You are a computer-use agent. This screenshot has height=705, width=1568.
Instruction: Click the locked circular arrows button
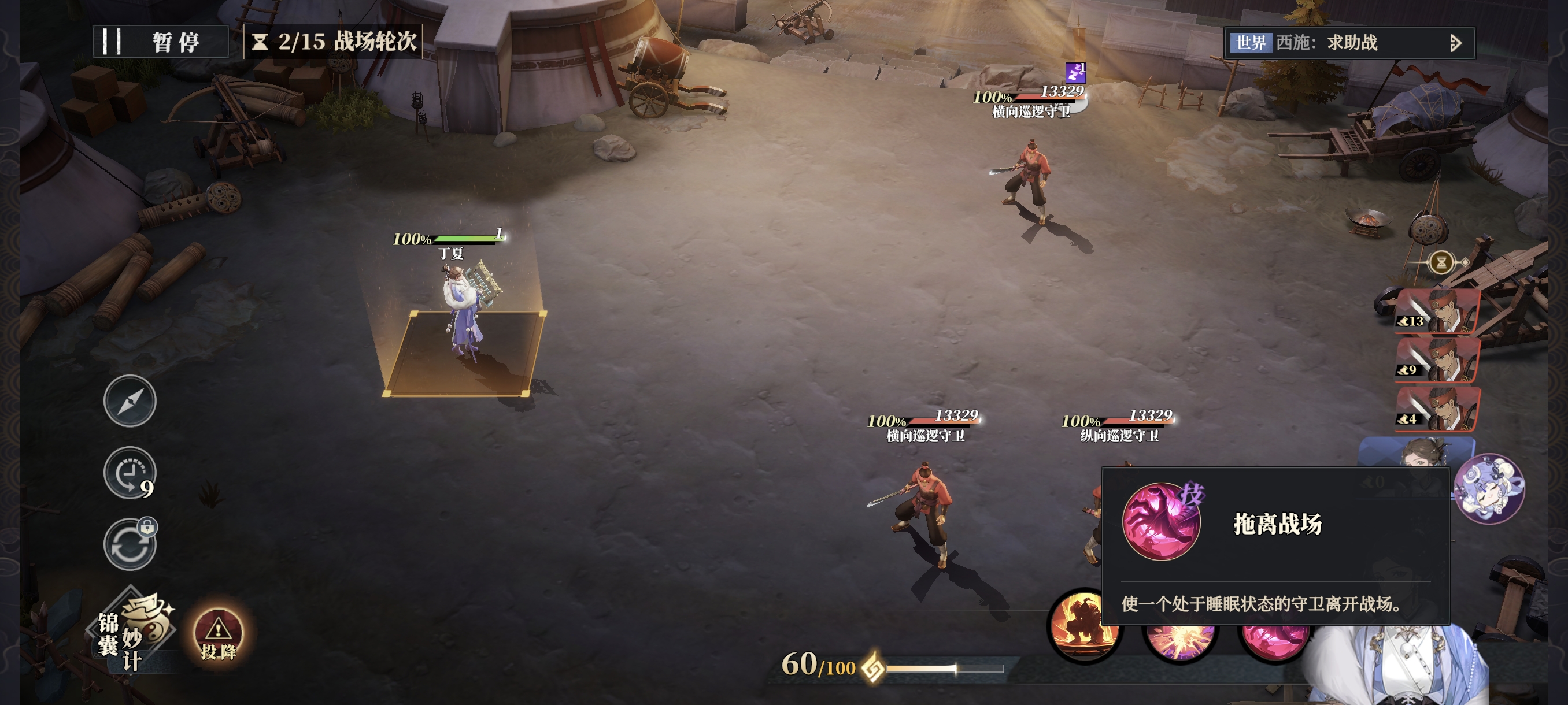click(129, 544)
